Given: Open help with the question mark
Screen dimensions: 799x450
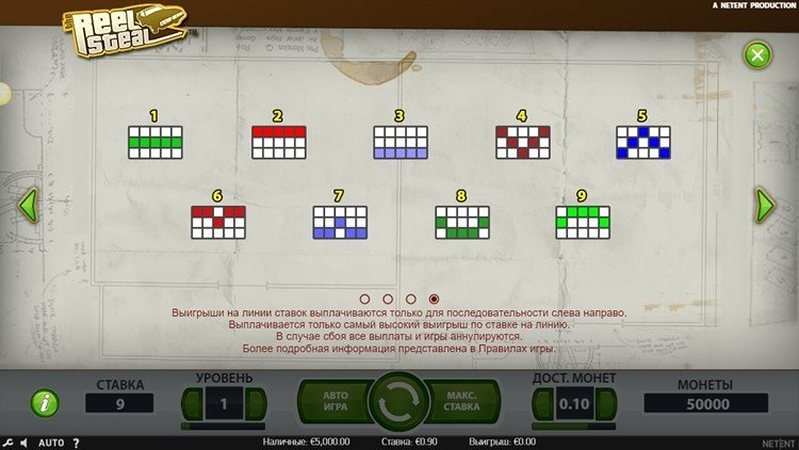Looking at the screenshot, I should pyautogui.click(x=76, y=442).
